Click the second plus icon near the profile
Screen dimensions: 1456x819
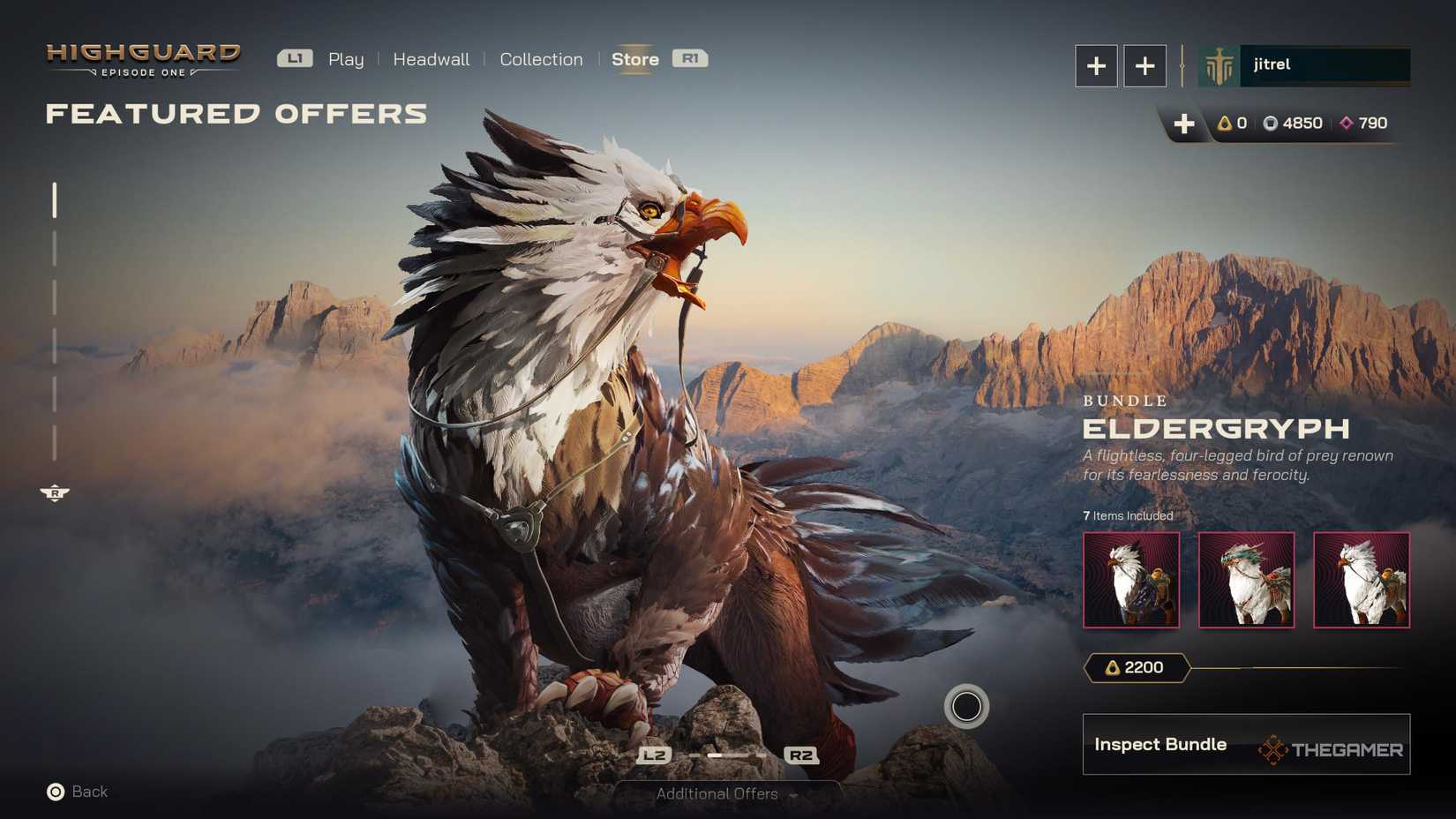pyautogui.click(x=1145, y=65)
